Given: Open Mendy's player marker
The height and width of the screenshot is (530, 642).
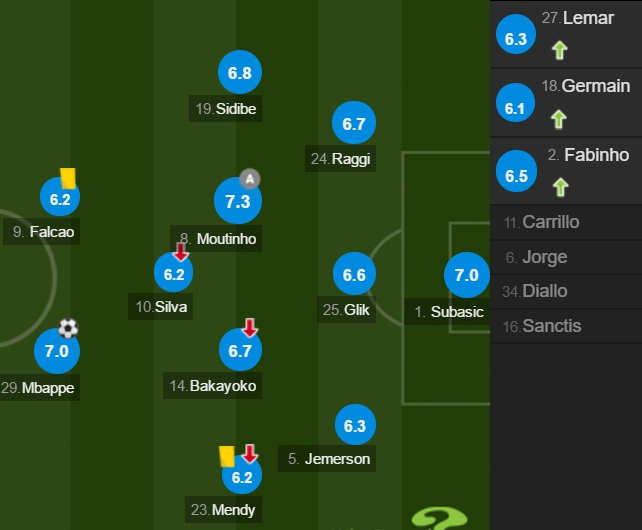Looking at the screenshot, I should 242,476.
